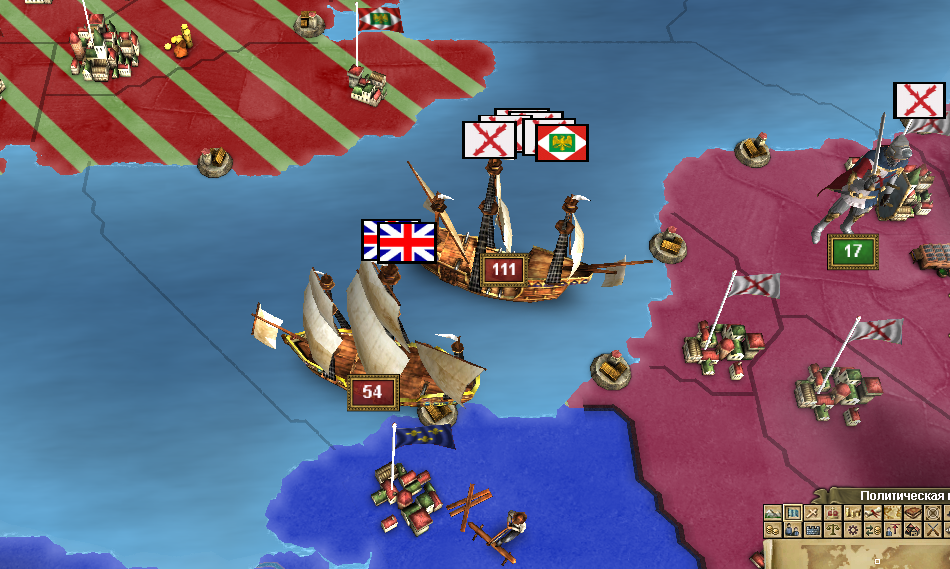Image resolution: width=950 pixels, height=569 pixels.
Task: Open the crown map mode
Action: 833,513
